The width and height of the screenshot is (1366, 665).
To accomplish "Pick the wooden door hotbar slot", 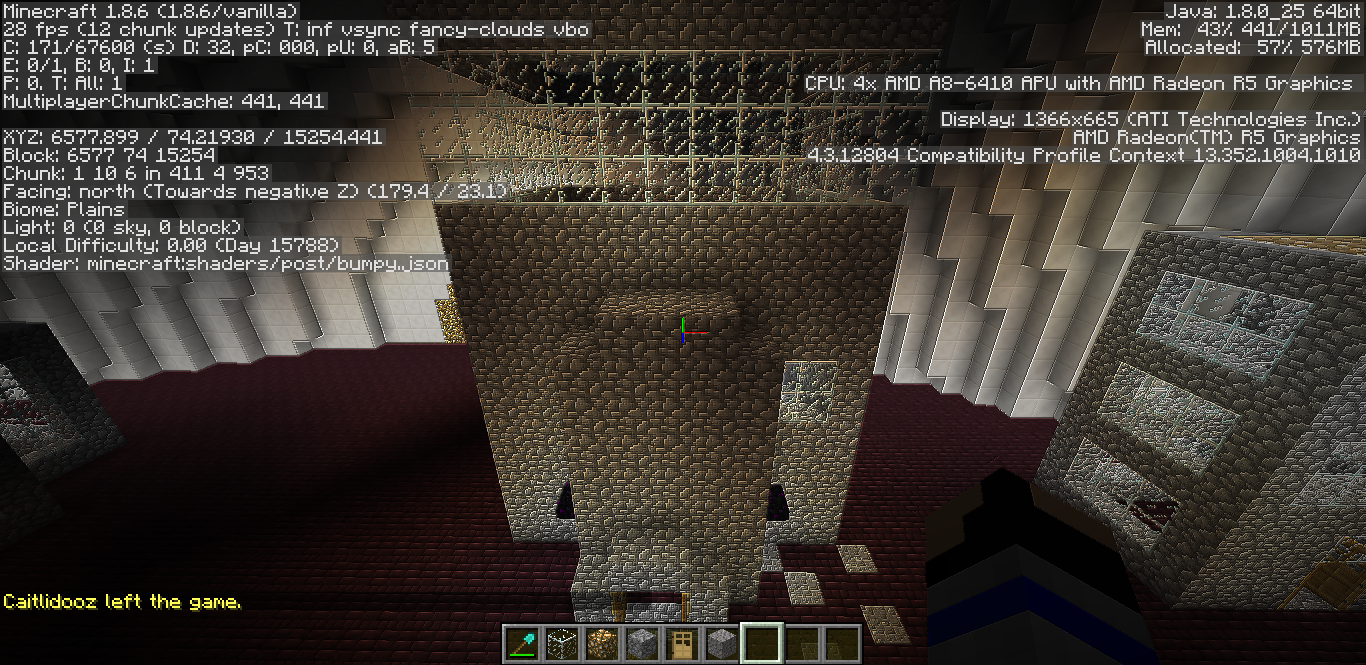I will 681,644.
